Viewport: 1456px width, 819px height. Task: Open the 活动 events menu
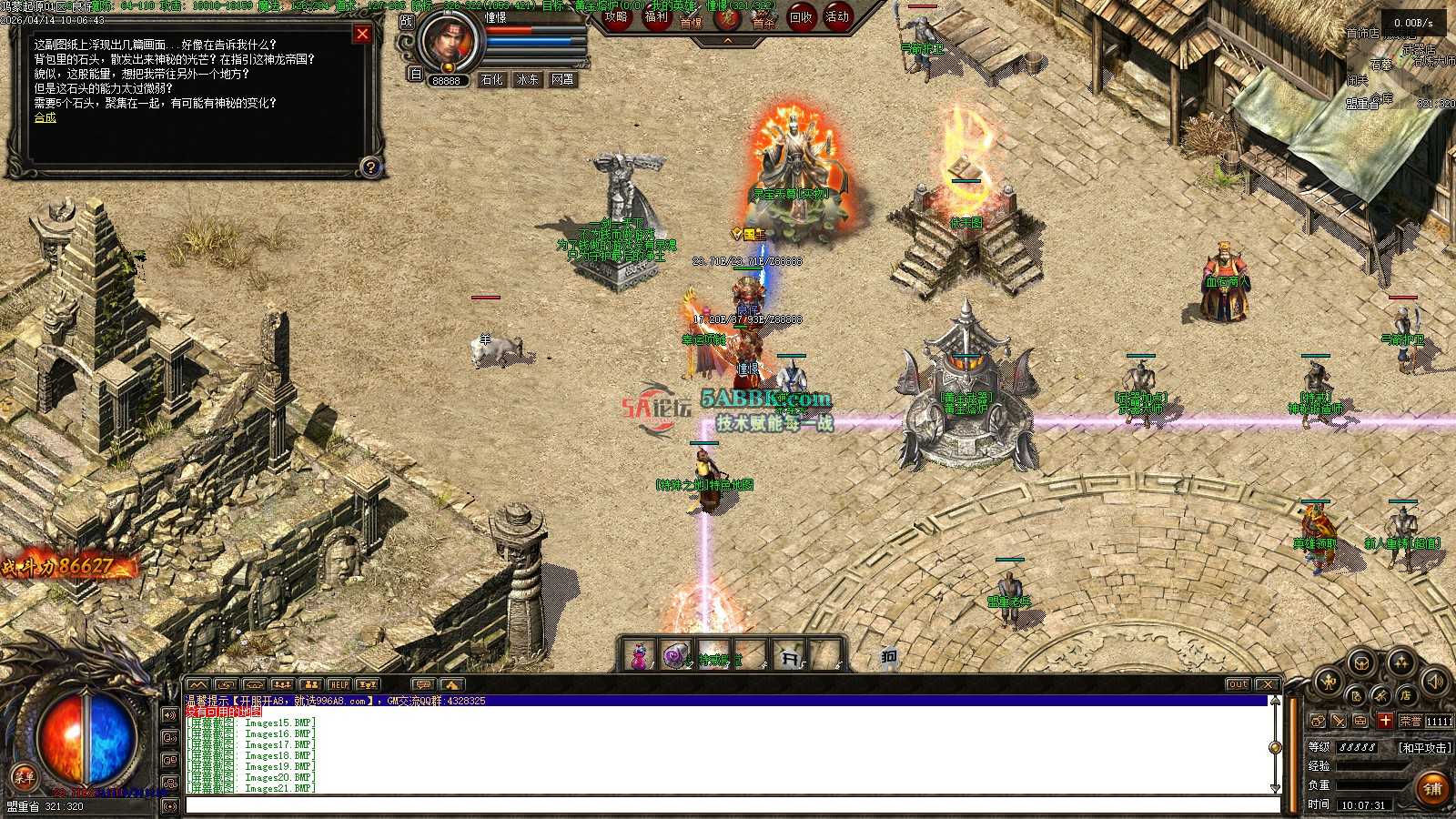[x=837, y=17]
